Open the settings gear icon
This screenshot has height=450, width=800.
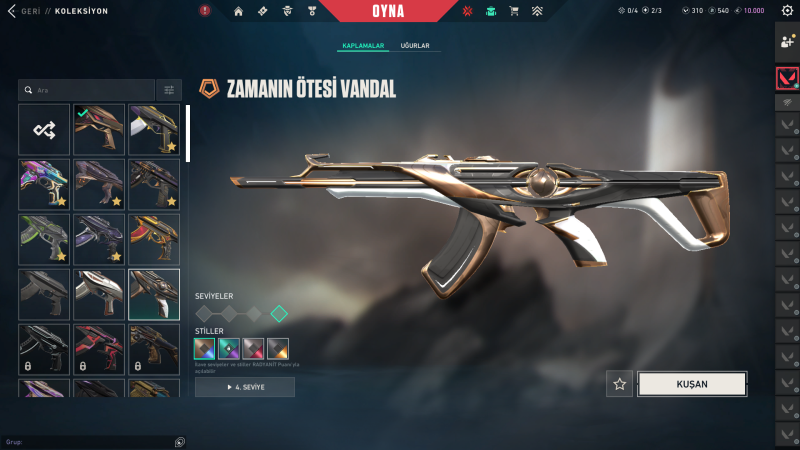(786, 11)
